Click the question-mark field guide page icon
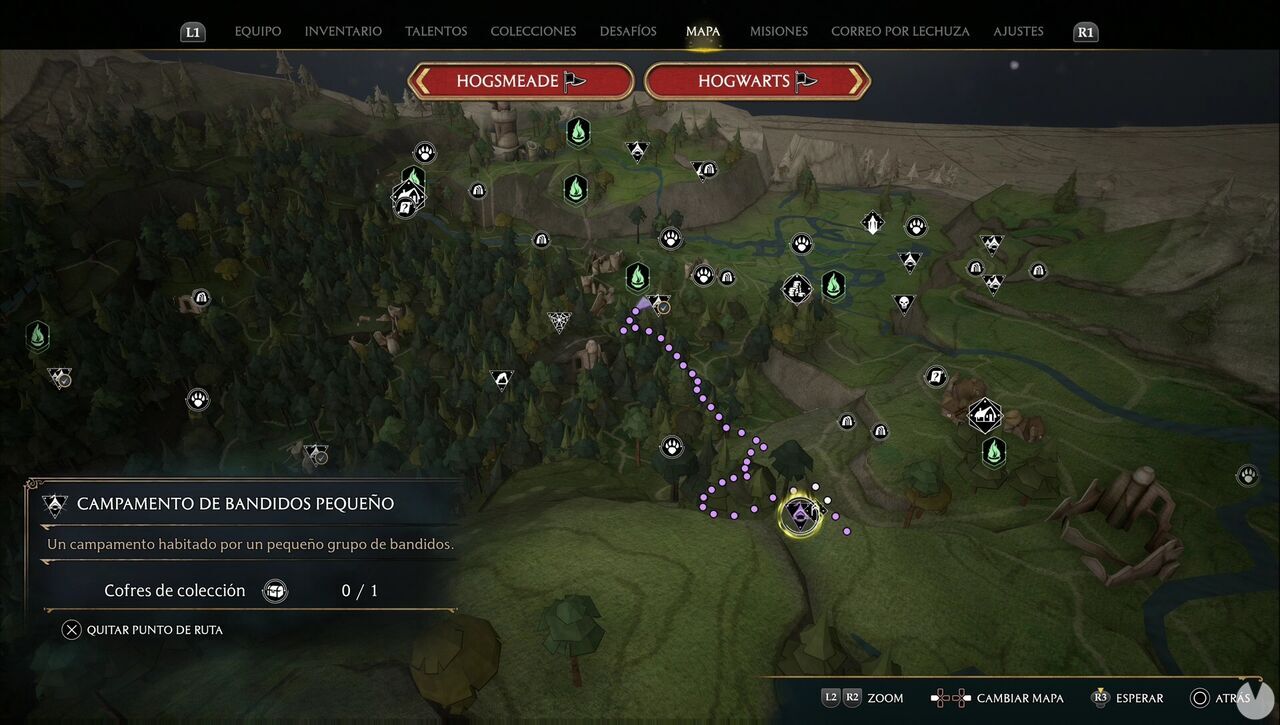 [x=937, y=377]
